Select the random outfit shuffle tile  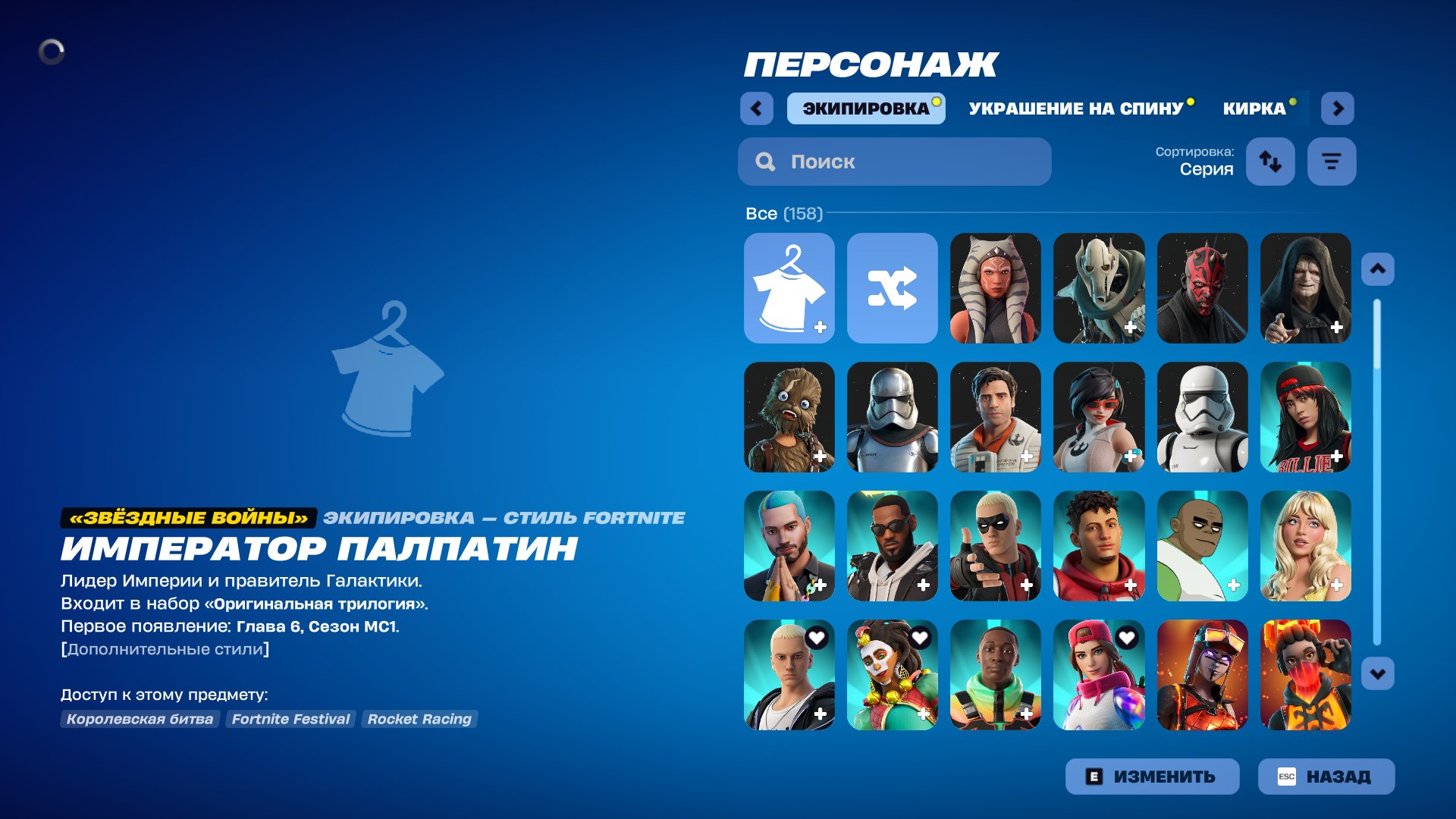click(x=892, y=287)
